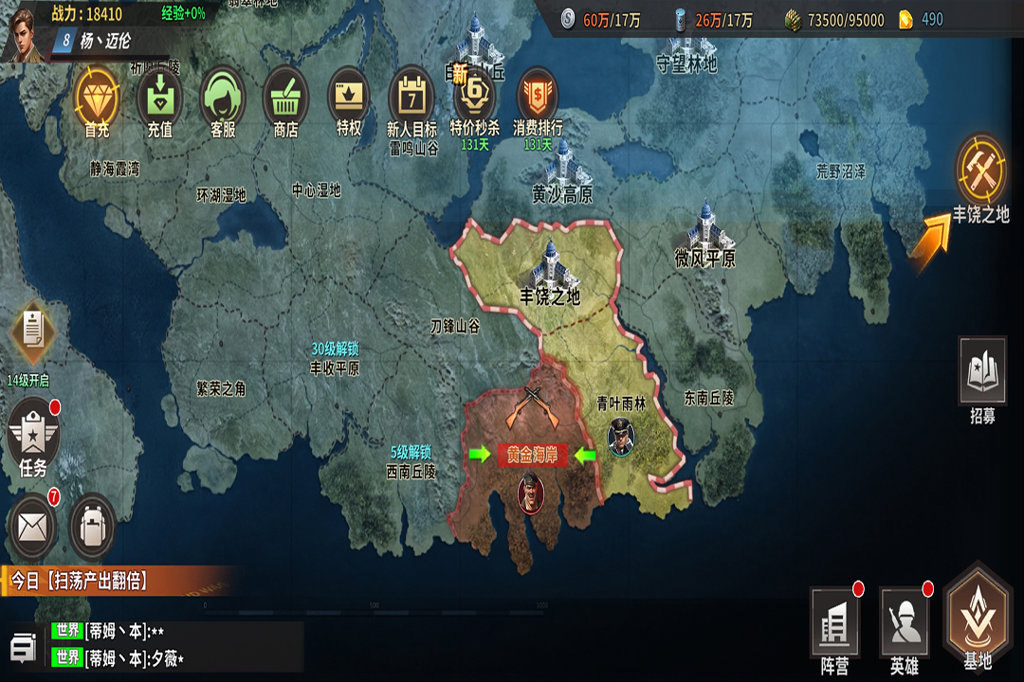The height and width of the screenshot is (682, 1024).
Task: Open the 任务 missions button
Action: (33, 432)
